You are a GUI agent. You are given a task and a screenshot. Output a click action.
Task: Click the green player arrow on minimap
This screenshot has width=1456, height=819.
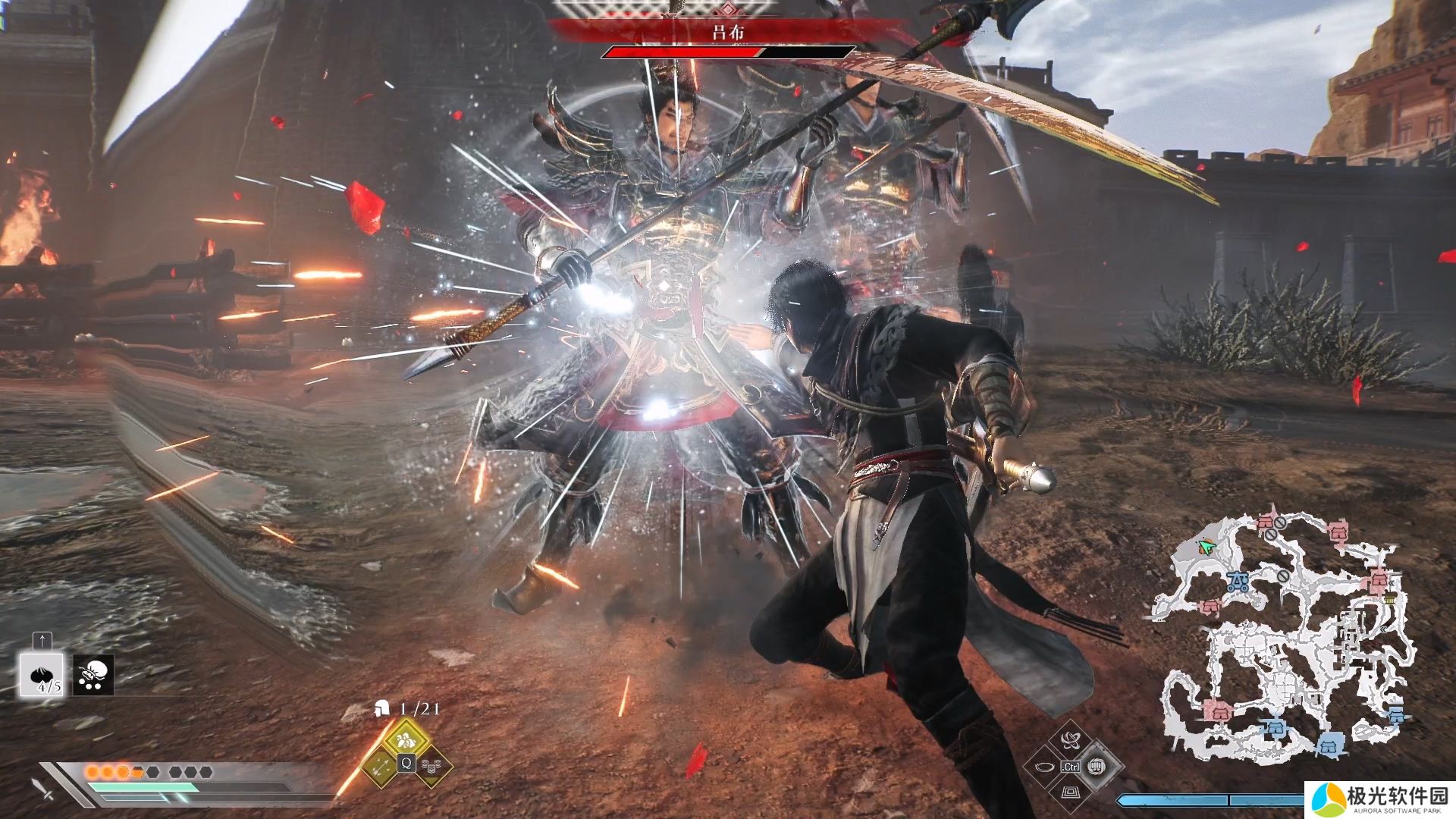pos(1206,547)
